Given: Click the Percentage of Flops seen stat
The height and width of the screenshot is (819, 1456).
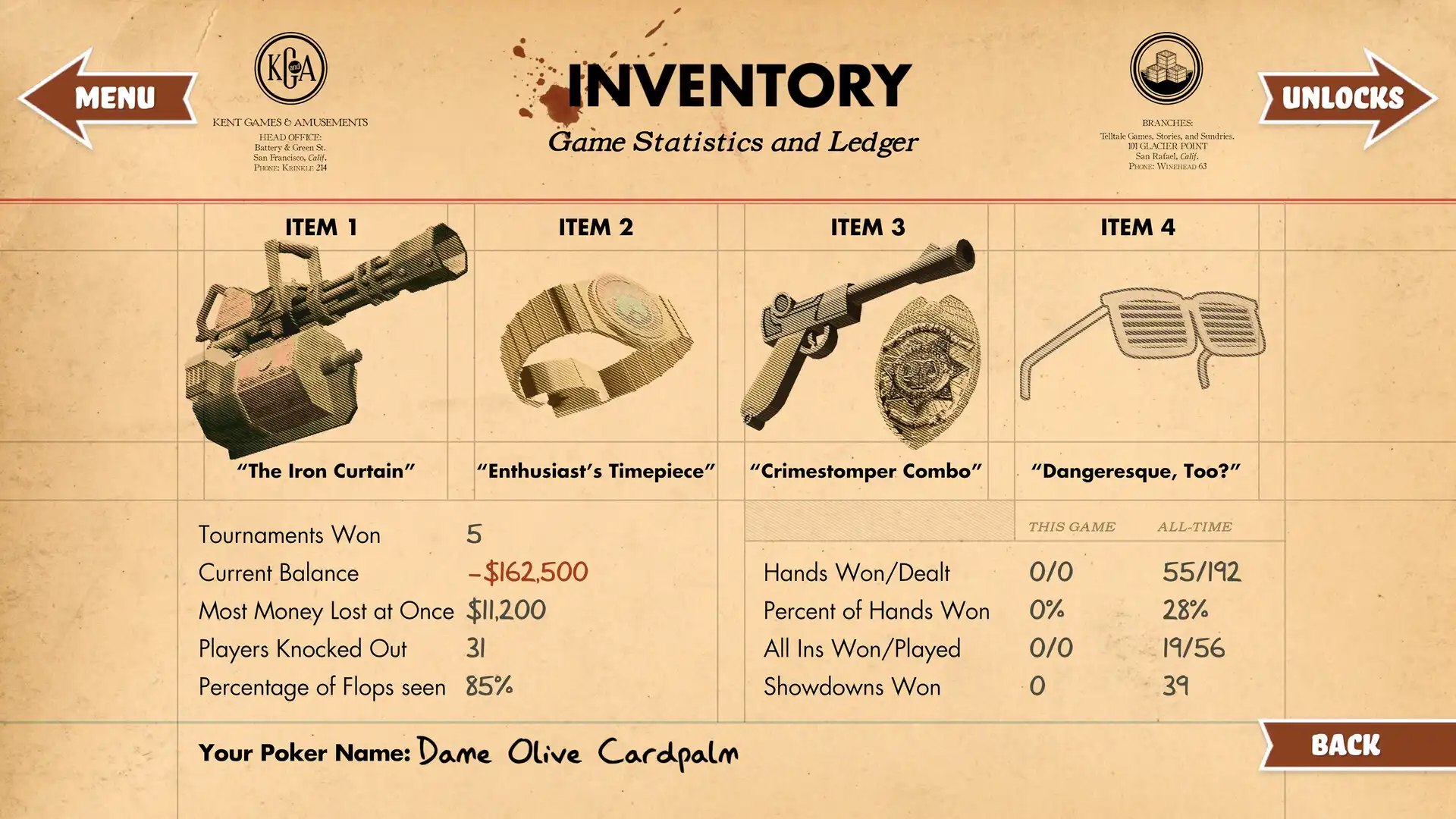Looking at the screenshot, I should click(x=322, y=687).
